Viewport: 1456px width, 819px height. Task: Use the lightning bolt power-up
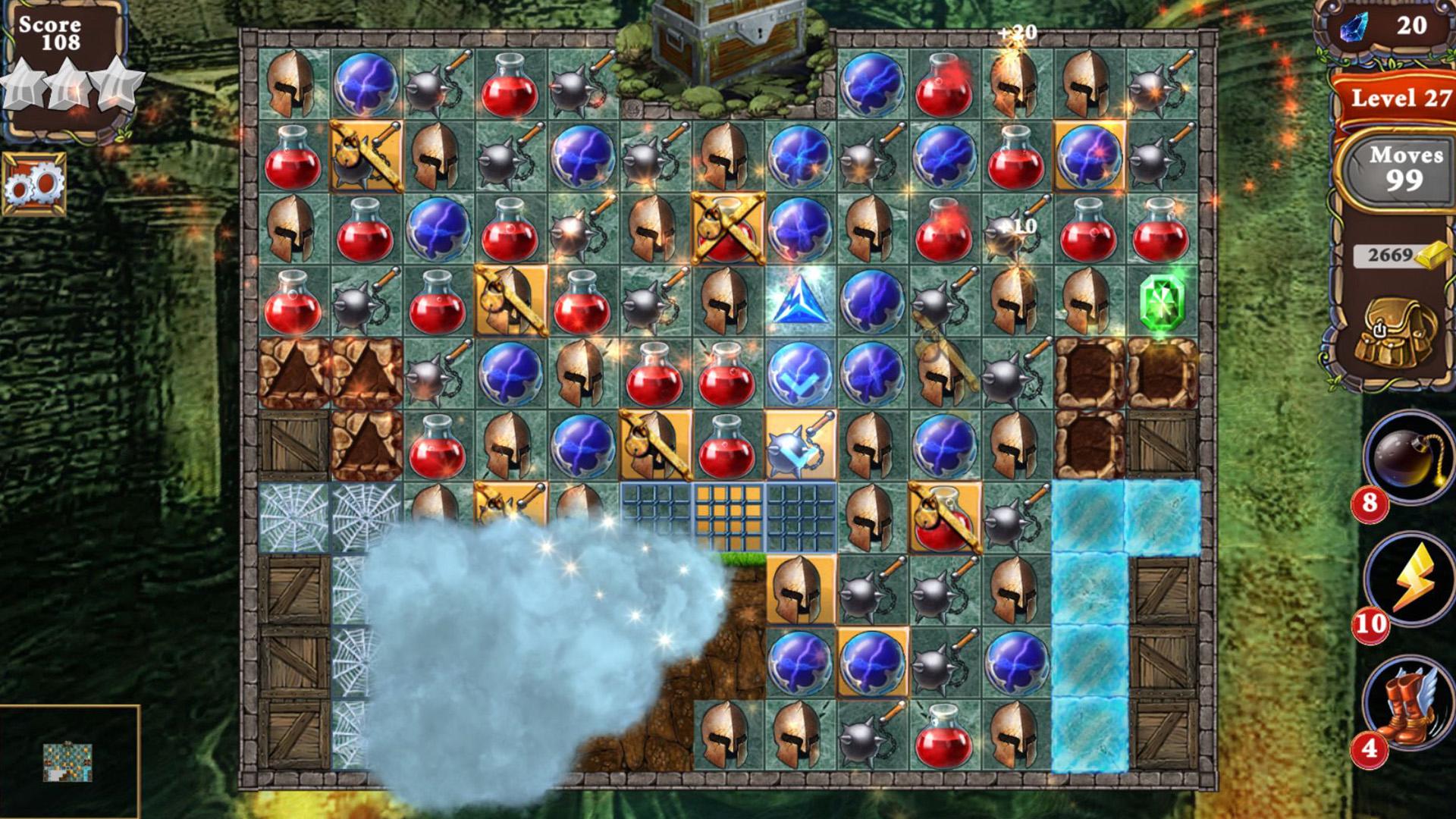coord(1409,579)
